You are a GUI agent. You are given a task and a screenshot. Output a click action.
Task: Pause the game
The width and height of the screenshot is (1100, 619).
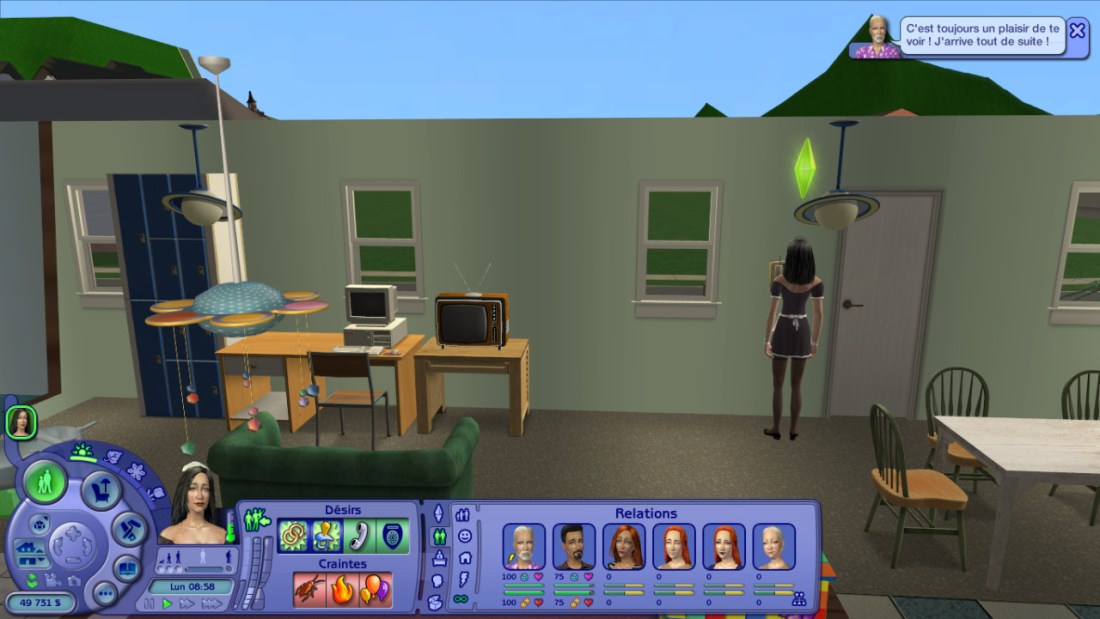[150, 604]
